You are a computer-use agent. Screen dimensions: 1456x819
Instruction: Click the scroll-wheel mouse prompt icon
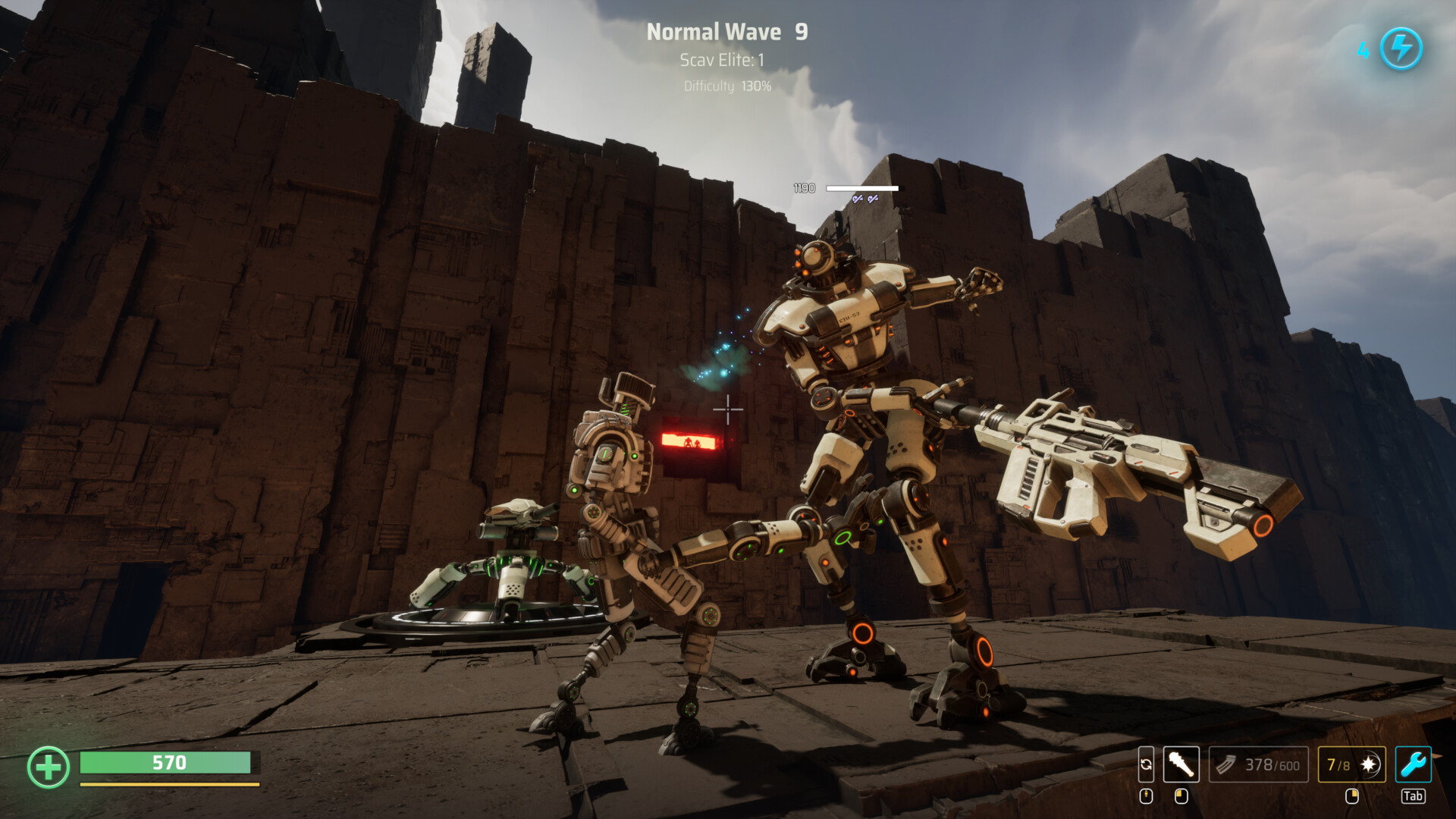pyautogui.click(x=1146, y=796)
